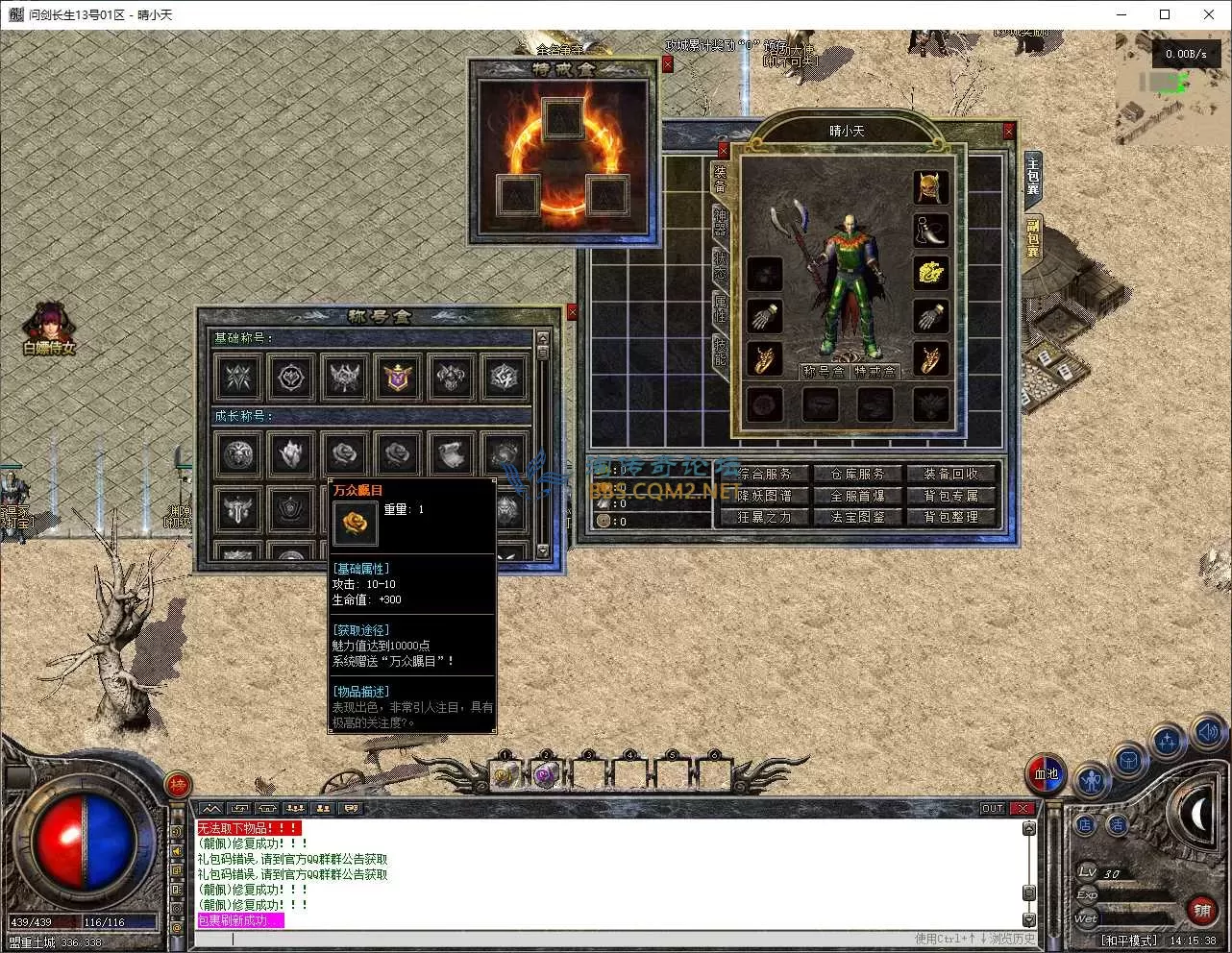This screenshot has width=1232, height=953.
Task: Maximize the game window
Action: tap(1165, 14)
